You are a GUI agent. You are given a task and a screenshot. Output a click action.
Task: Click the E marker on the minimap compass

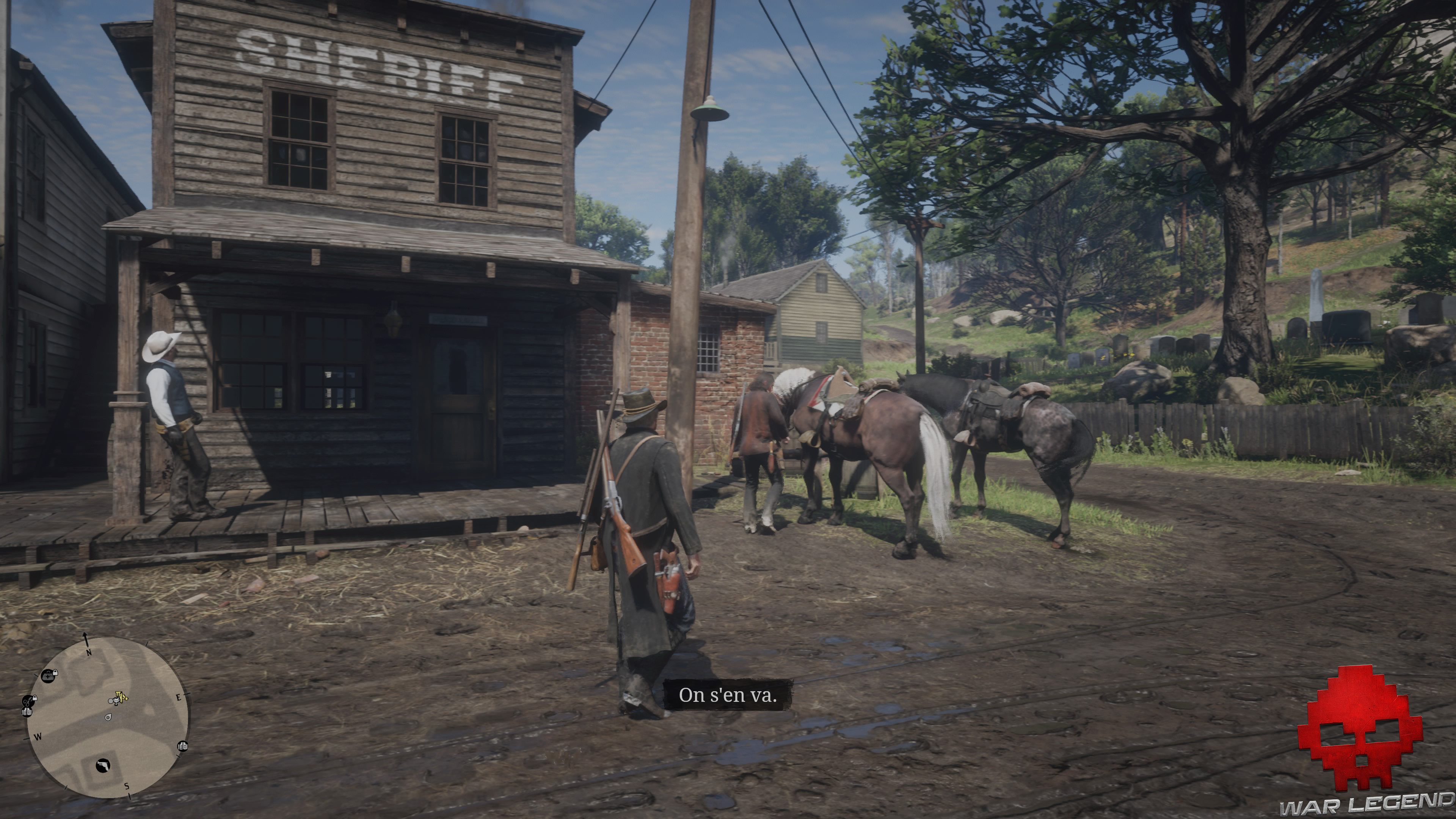point(179,698)
